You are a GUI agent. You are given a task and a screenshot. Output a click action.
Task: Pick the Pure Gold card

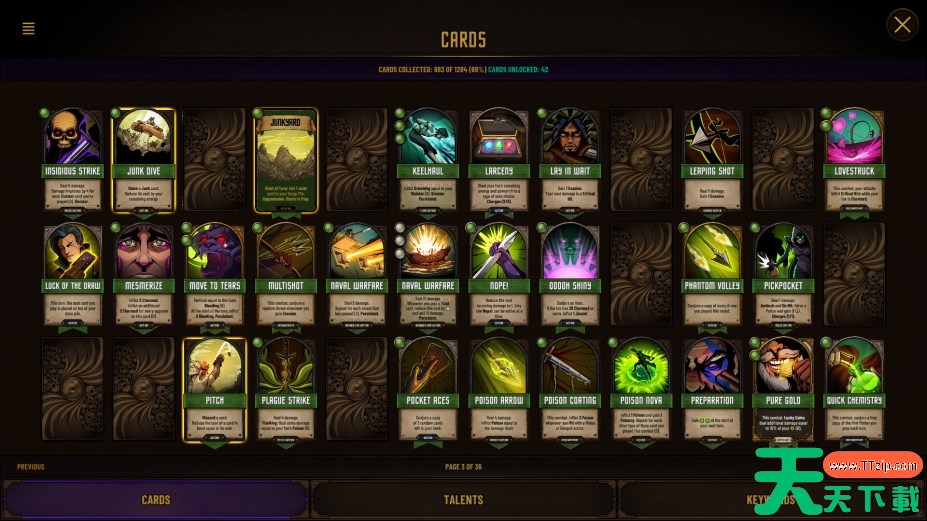pos(783,390)
